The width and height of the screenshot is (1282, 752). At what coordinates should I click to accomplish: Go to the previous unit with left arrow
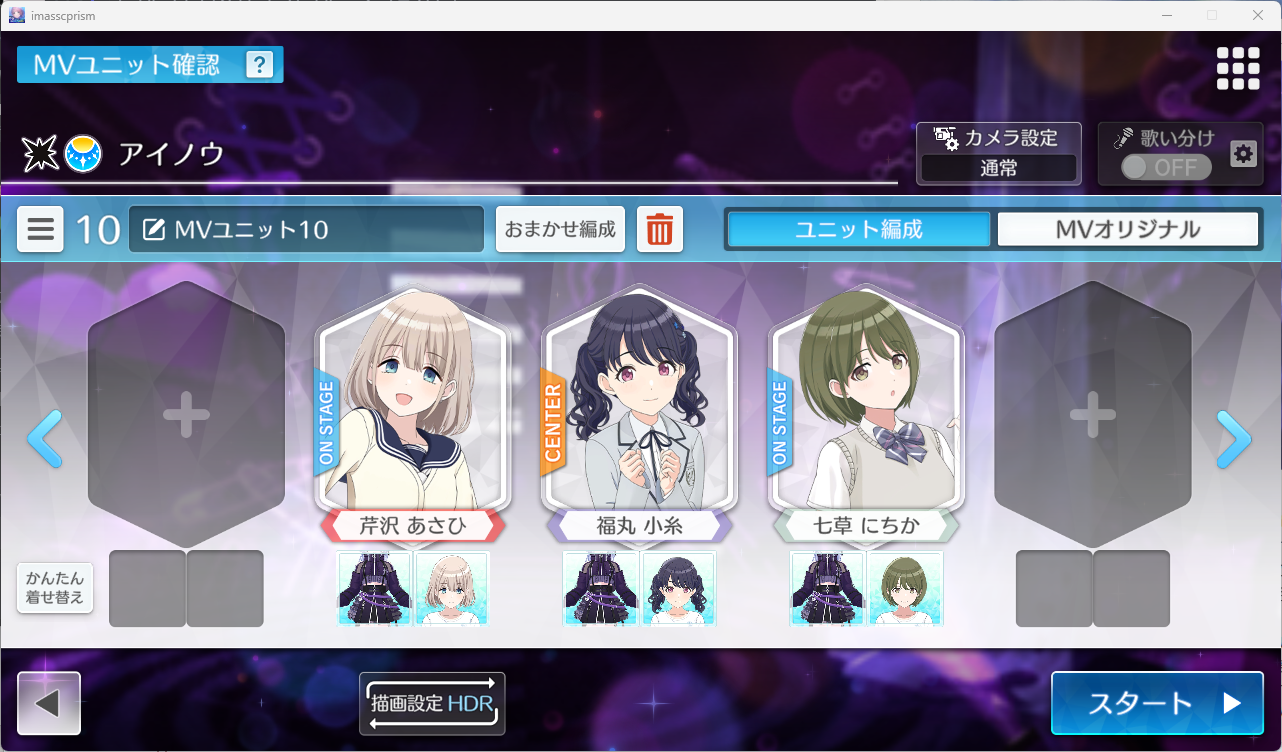[45, 439]
